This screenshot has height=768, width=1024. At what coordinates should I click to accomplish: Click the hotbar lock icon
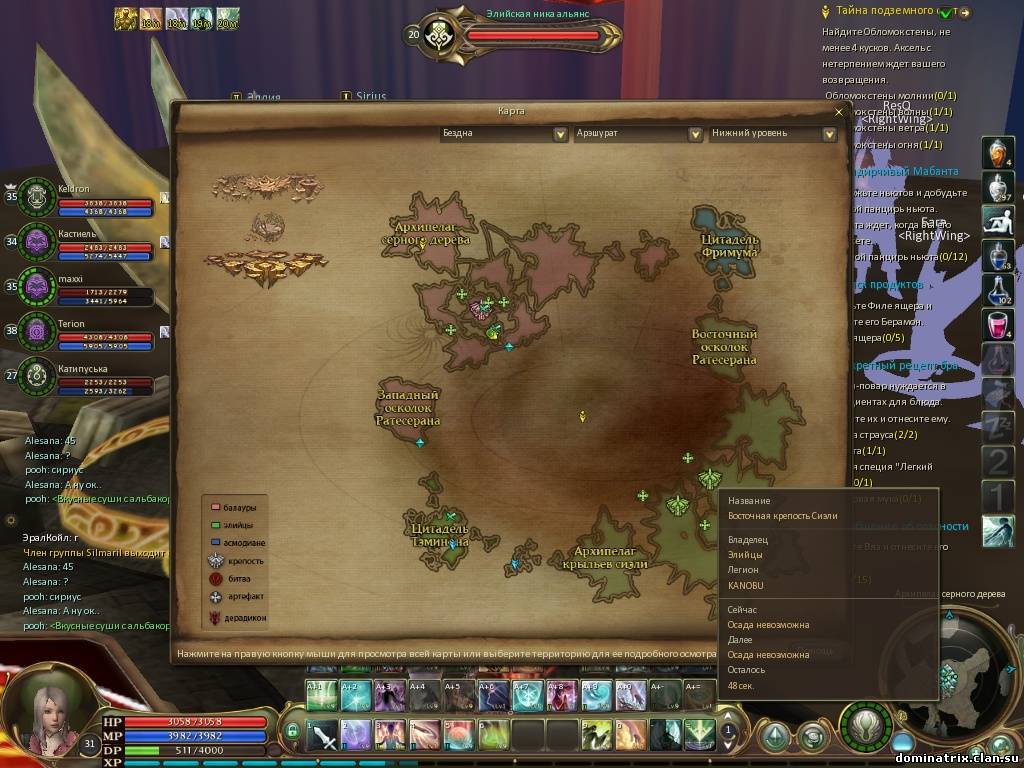[x=292, y=731]
